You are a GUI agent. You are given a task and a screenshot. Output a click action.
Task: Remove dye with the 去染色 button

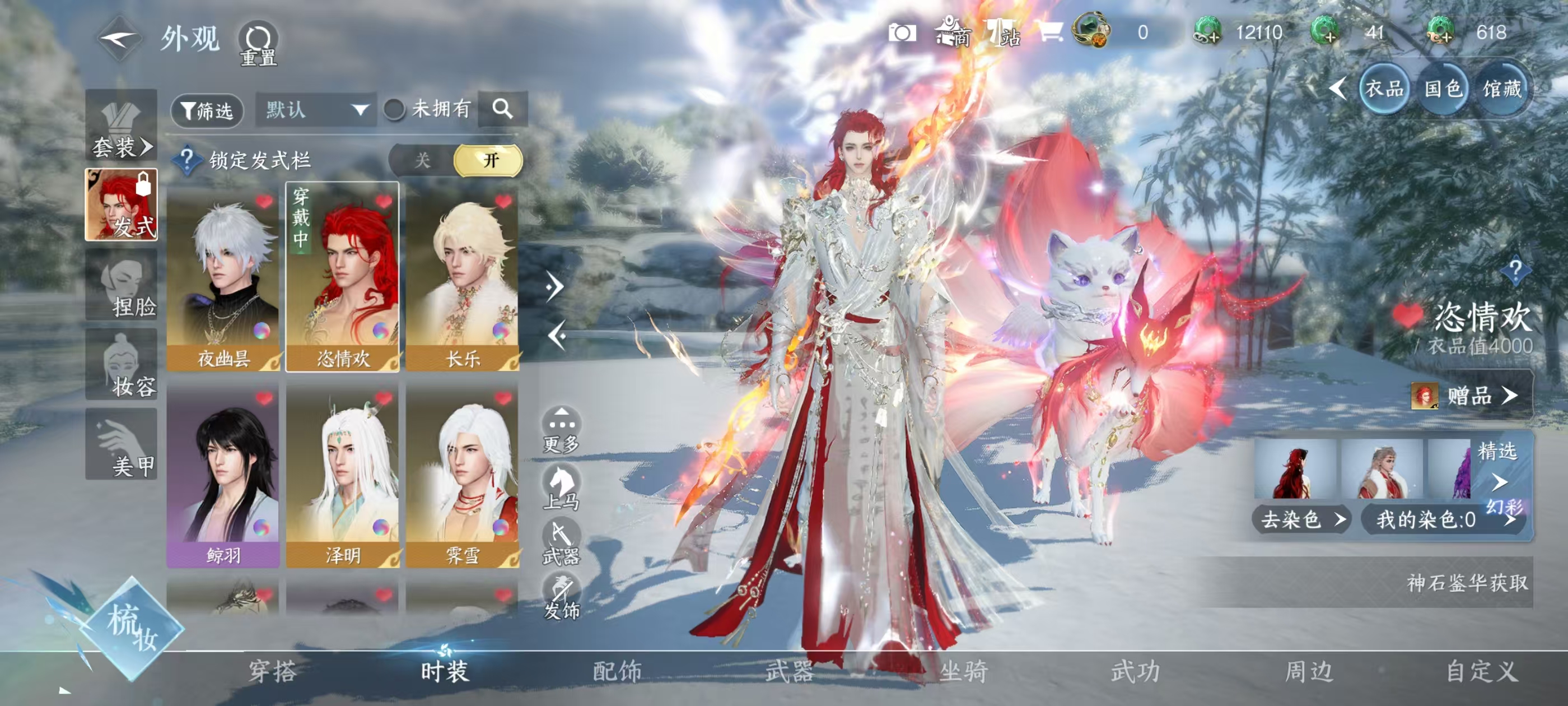click(1301, 519)
